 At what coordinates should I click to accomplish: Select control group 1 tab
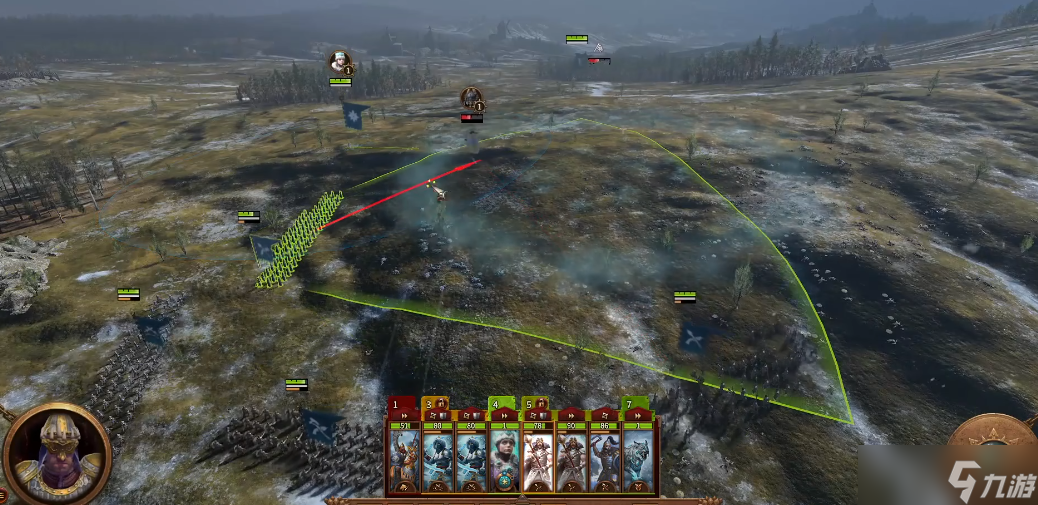[x=399, y=404]
